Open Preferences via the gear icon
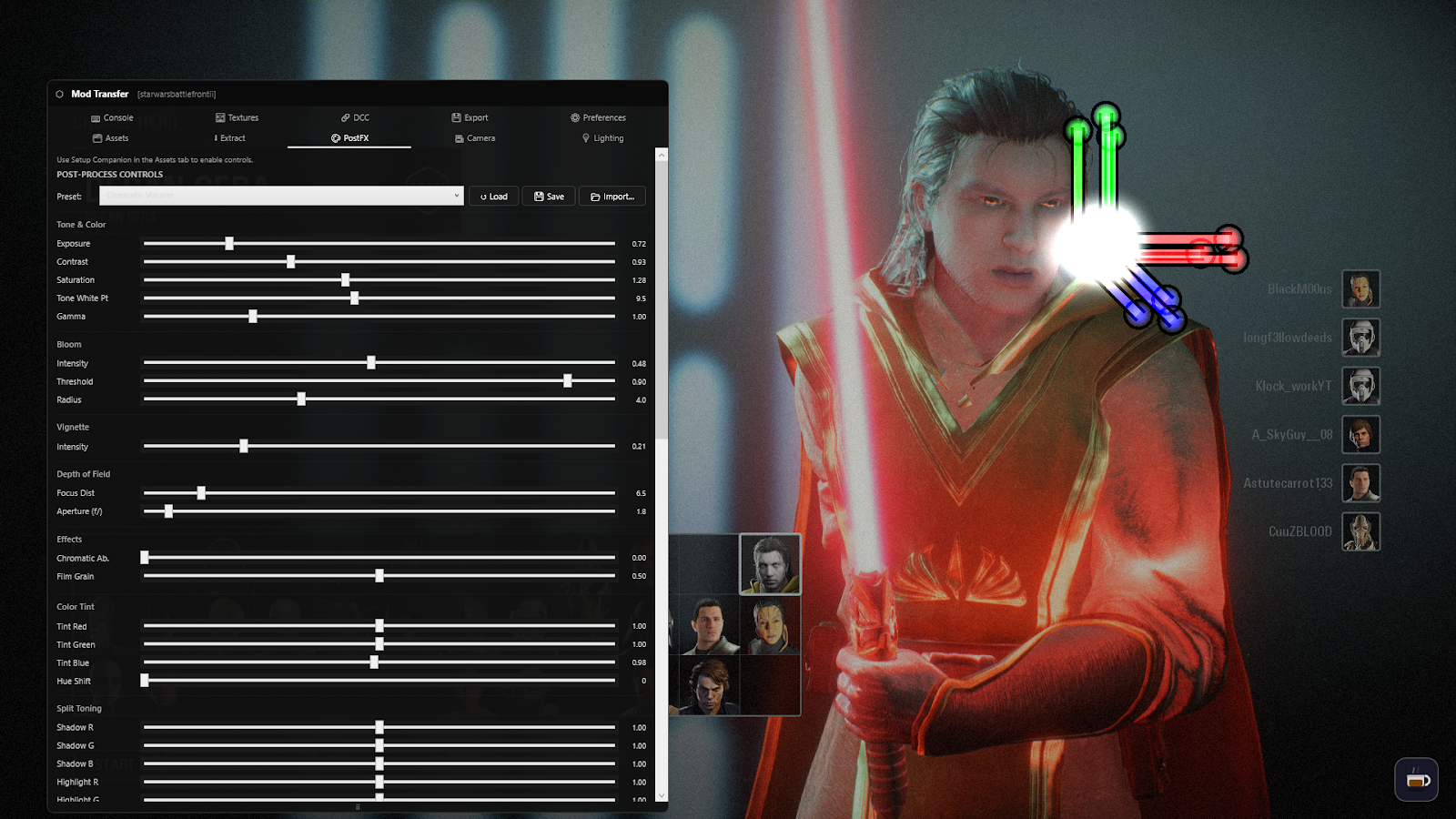1456x819 pixels. (x=574, y=117)
